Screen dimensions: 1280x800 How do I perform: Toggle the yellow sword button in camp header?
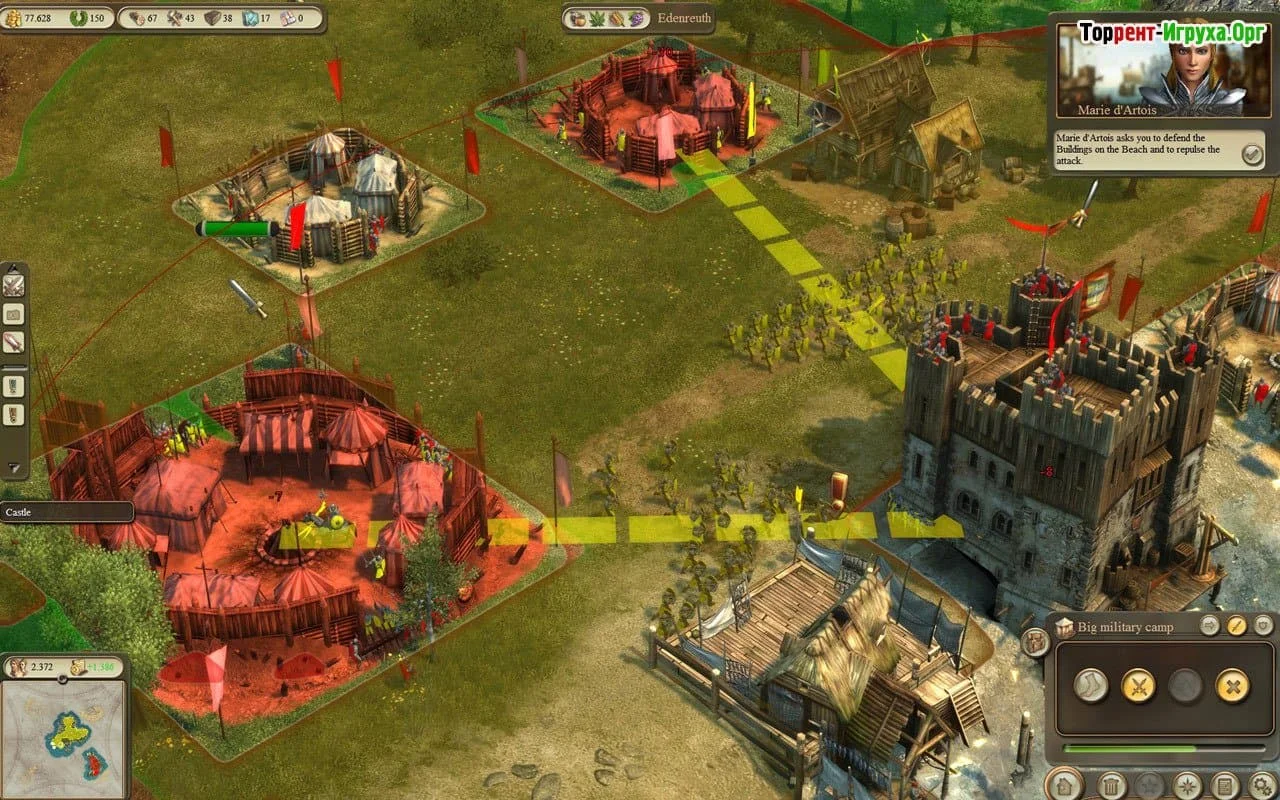(x=1237, y=626)
